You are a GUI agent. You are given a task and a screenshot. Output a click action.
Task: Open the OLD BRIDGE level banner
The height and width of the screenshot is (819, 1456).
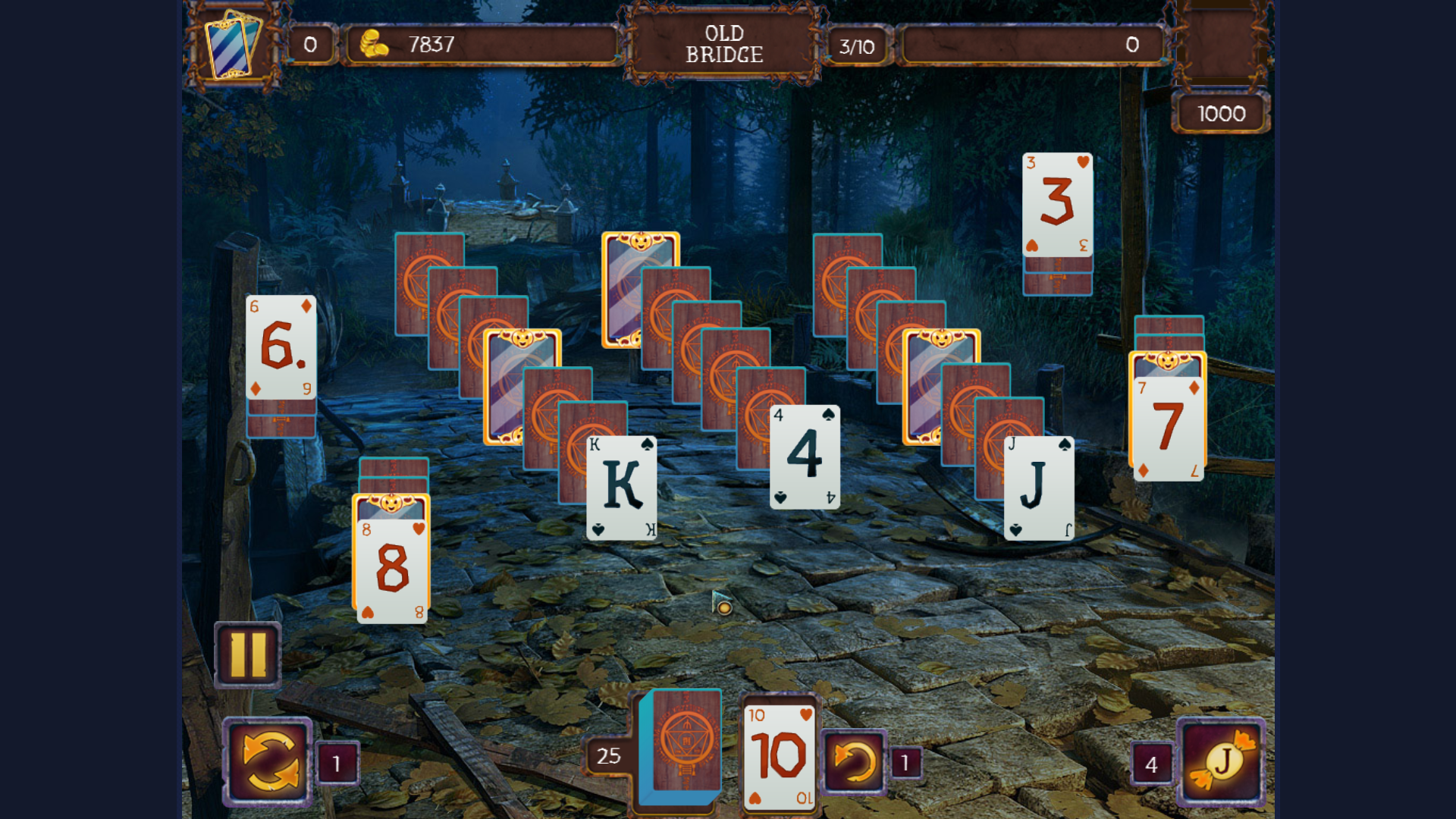(723, 44)
